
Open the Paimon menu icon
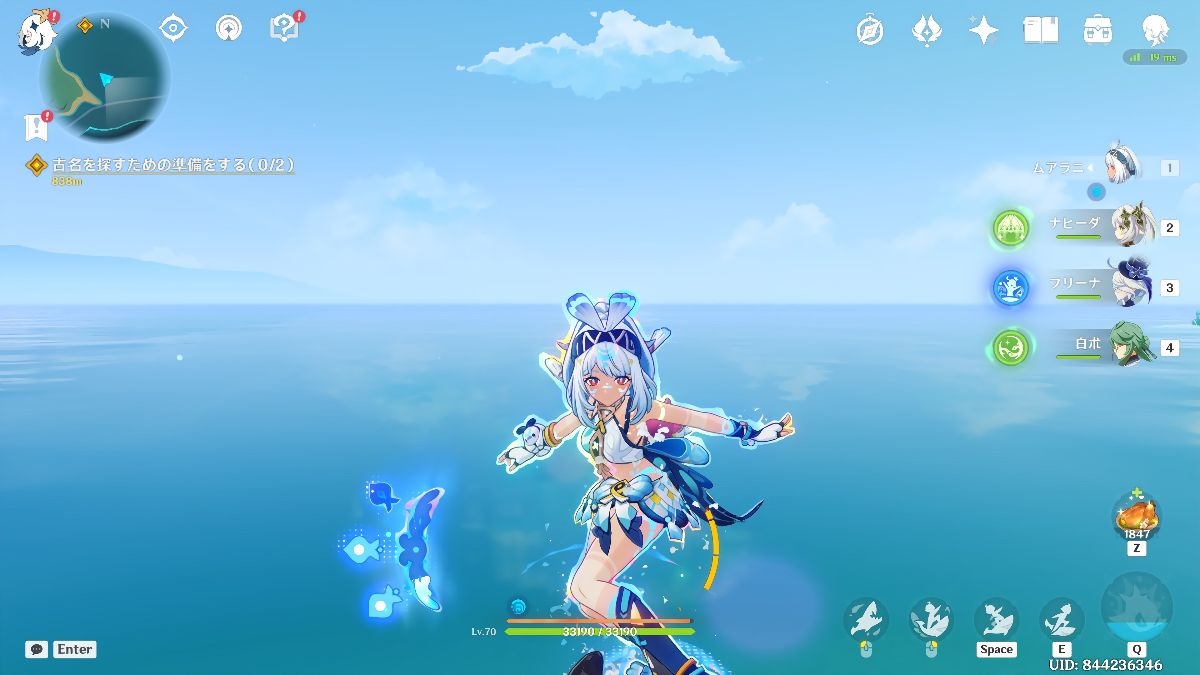pyautogui.click(x=34, y=32)
